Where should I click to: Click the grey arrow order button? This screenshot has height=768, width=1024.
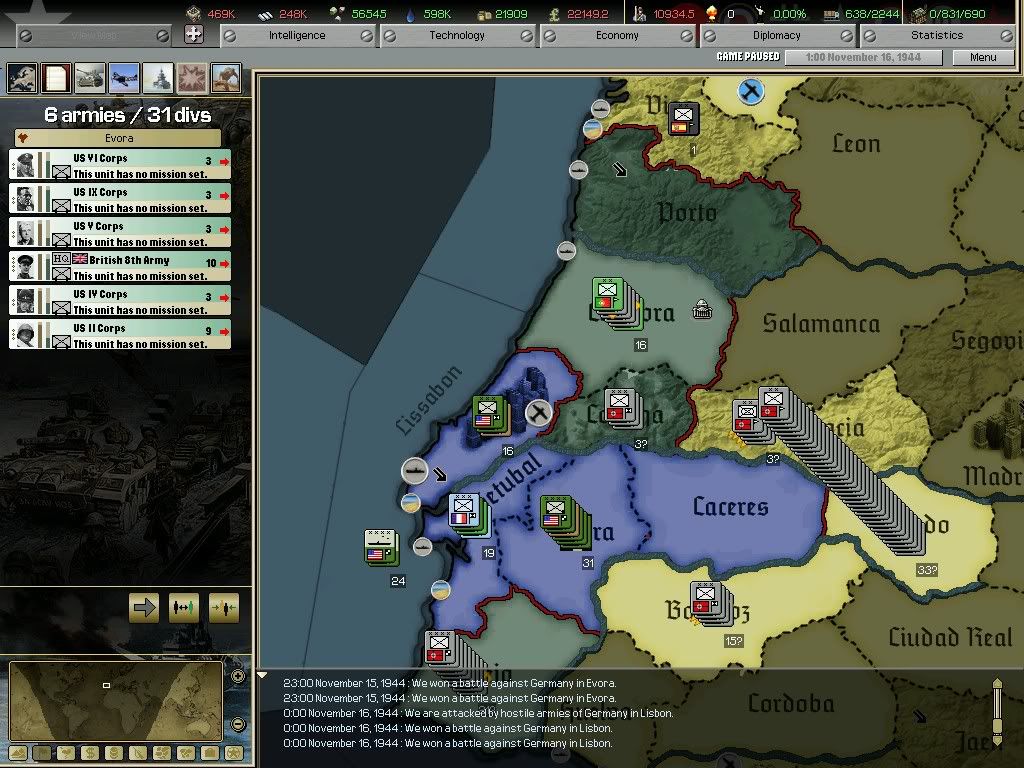(x=145, y=607)
